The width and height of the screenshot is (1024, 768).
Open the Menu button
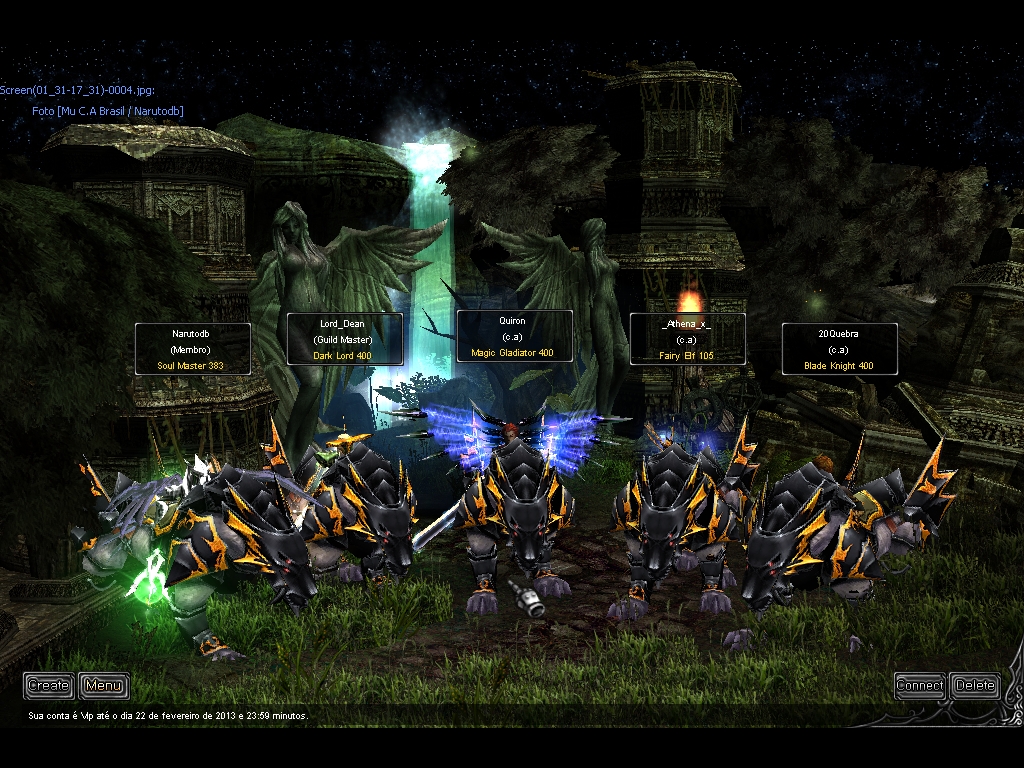click(103, 685)
